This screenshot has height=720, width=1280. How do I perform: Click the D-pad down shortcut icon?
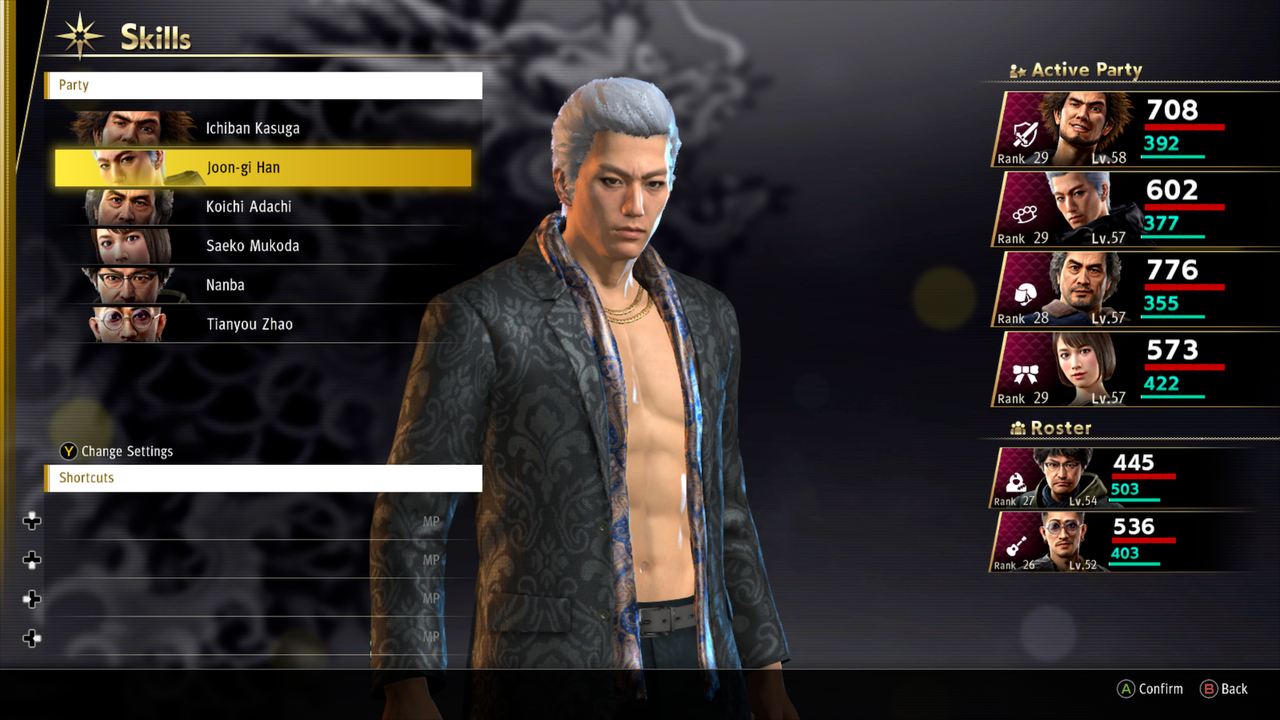click(31, 560)
